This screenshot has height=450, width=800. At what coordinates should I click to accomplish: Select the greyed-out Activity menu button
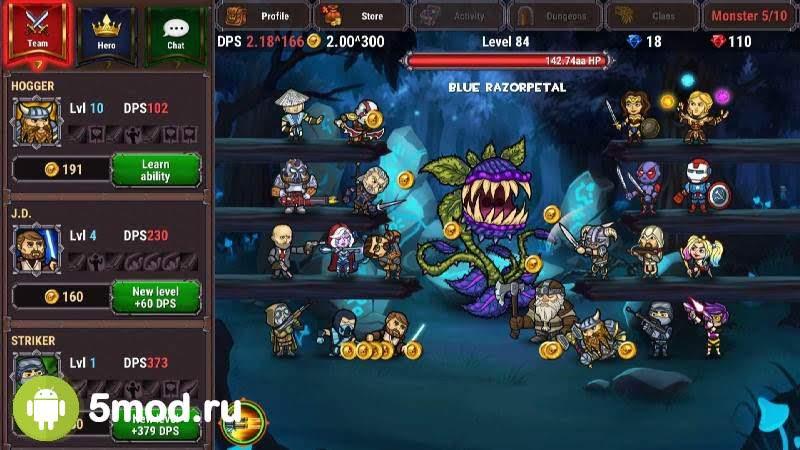click(456, 16)
